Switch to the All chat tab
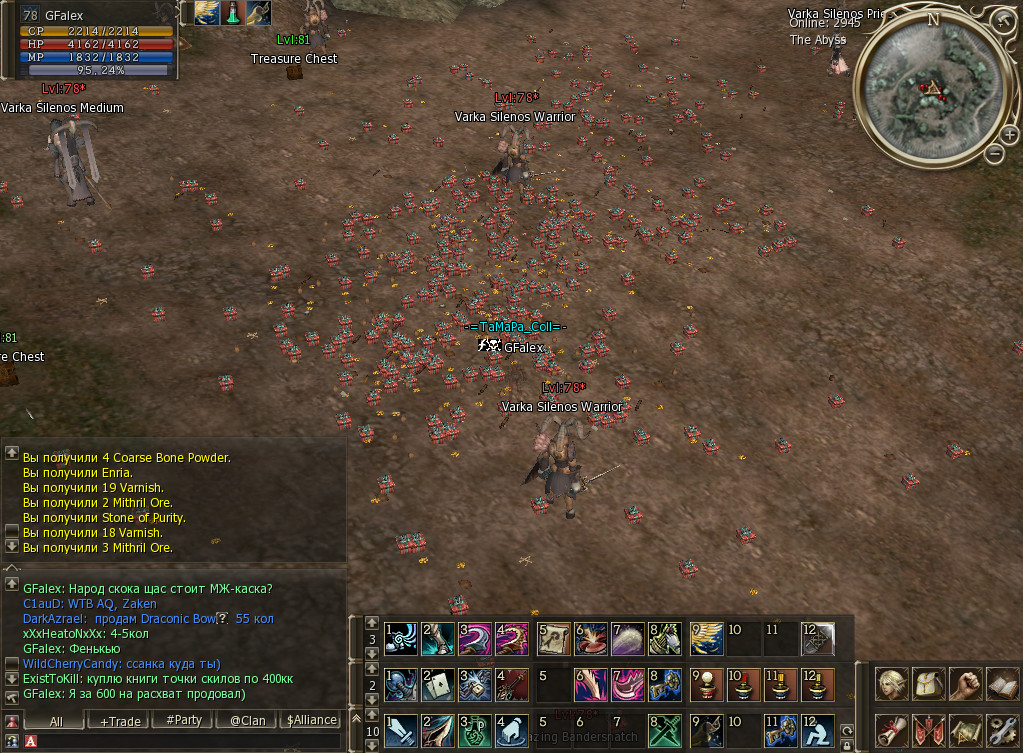 (x=56, y=720)
